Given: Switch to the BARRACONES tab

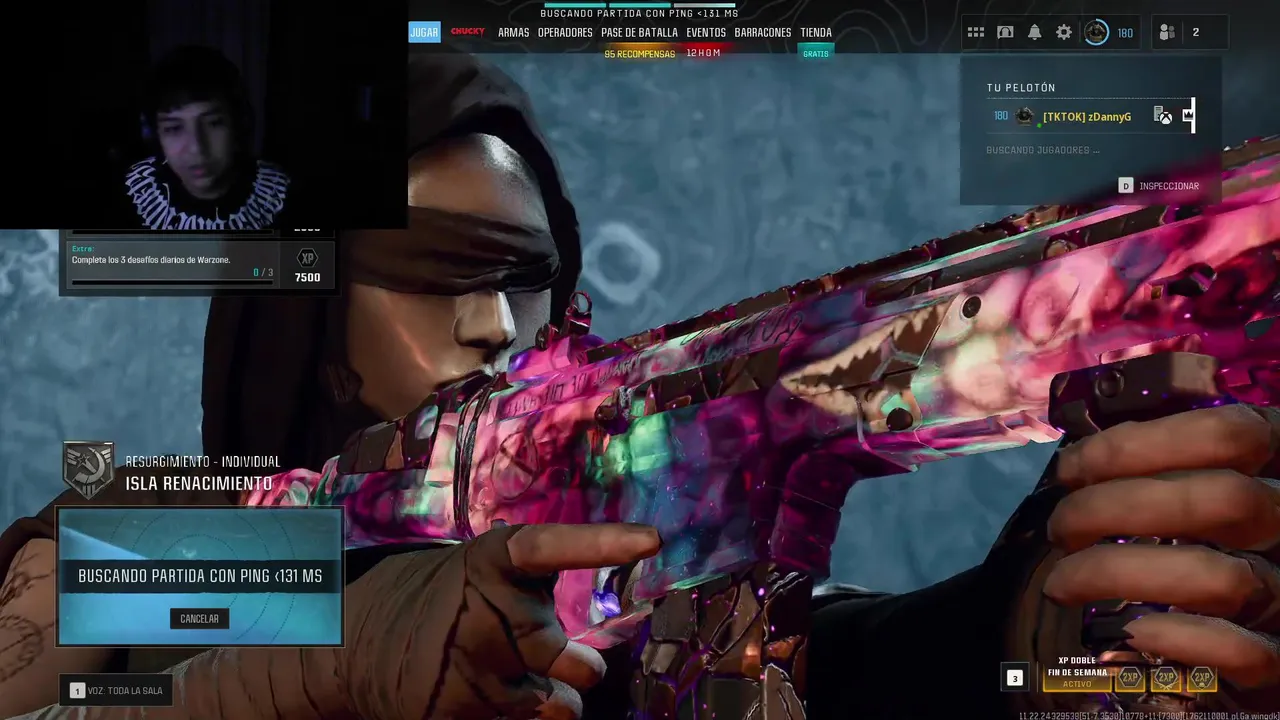Looking at the screenshot, I should [x=763, y=32].
